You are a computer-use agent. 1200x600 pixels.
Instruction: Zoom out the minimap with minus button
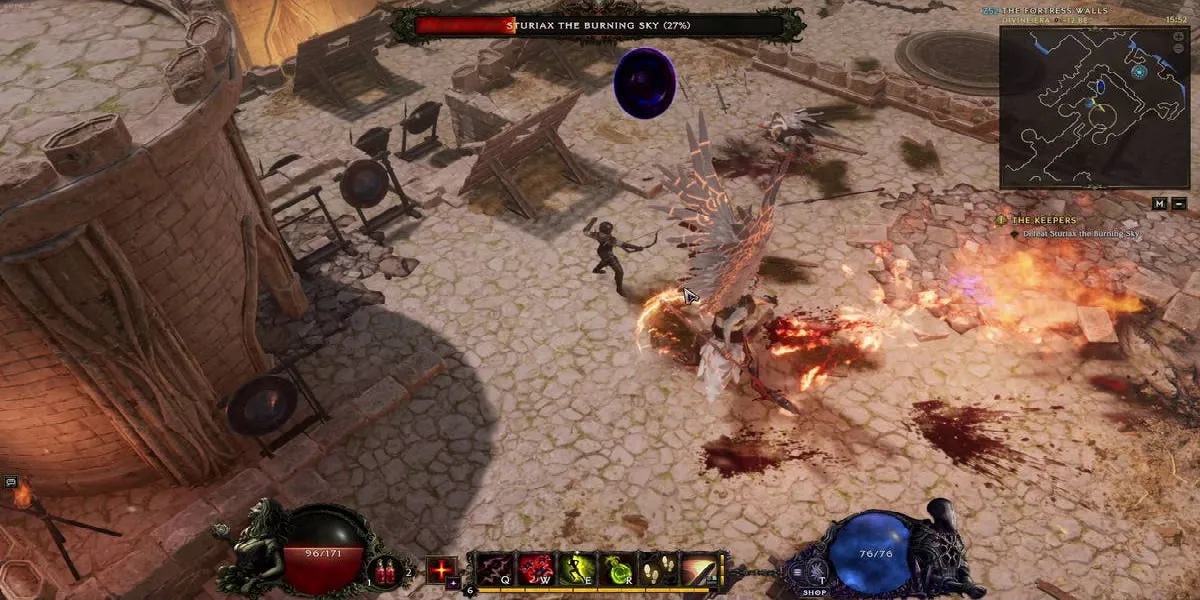1180,203
